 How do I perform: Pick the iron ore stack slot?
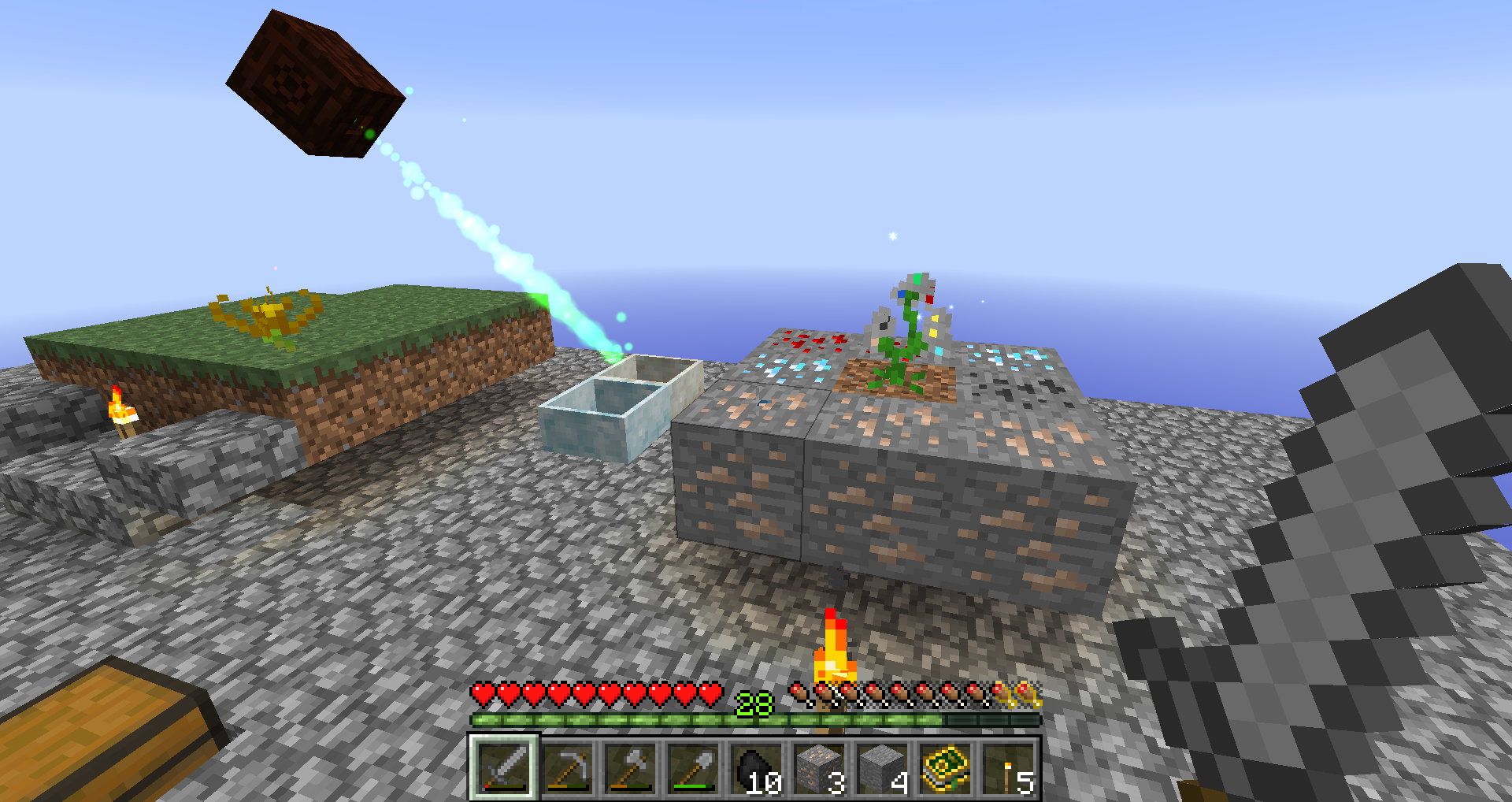click(x=819, y=767)
